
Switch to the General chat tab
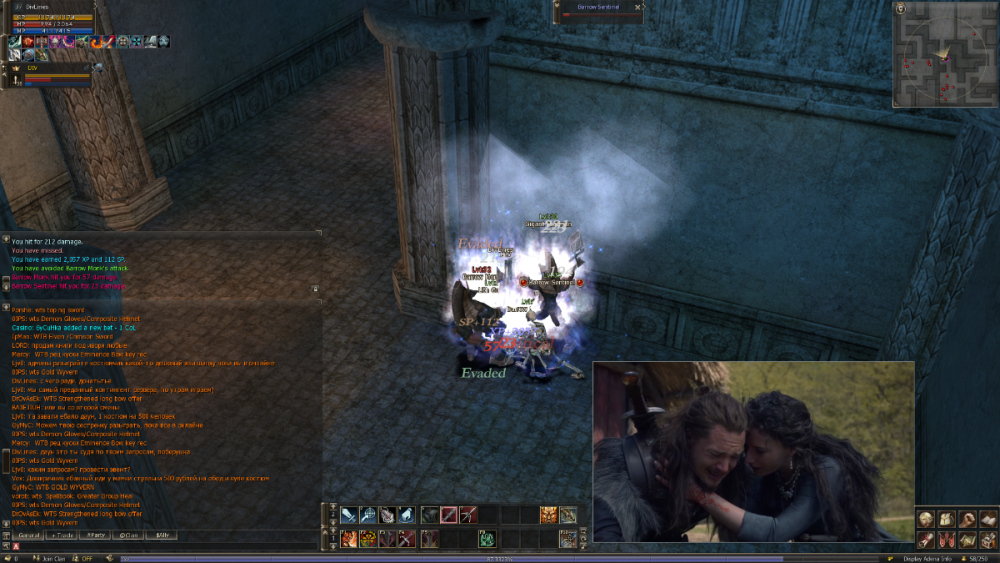pyautogui.click(x=26, y=535)
